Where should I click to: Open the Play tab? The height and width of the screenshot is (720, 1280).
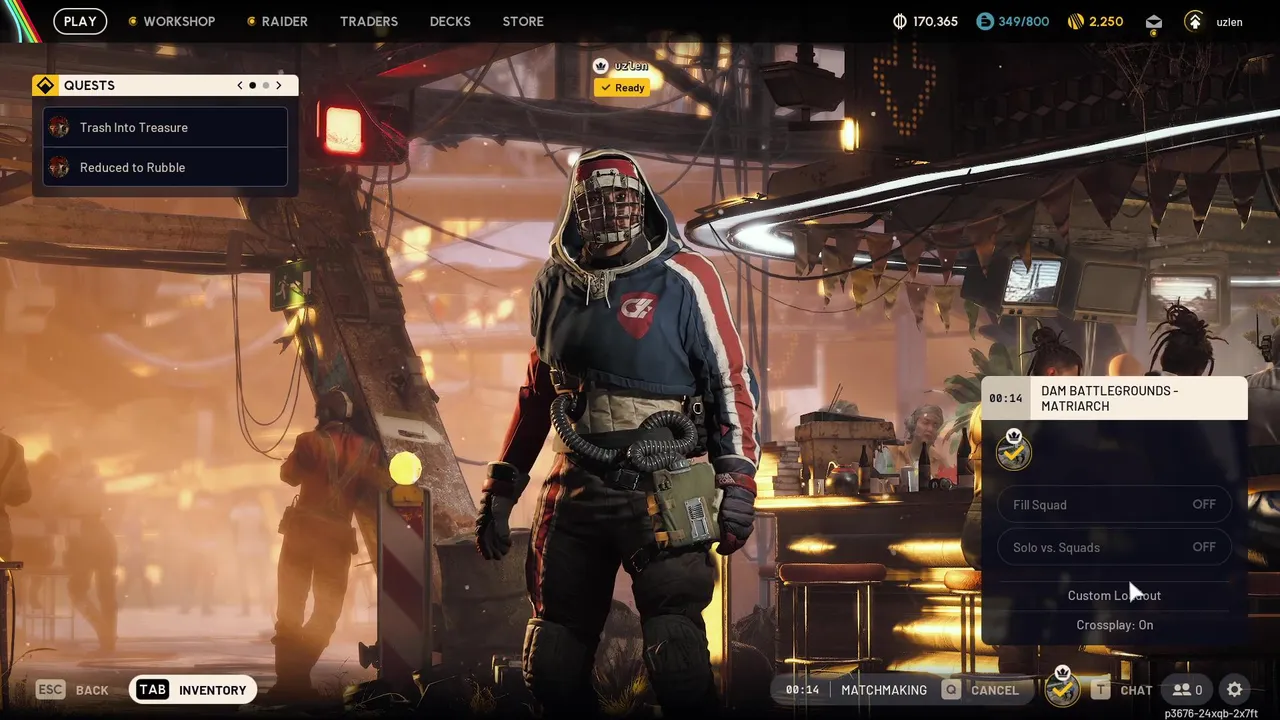coord(80,21)
